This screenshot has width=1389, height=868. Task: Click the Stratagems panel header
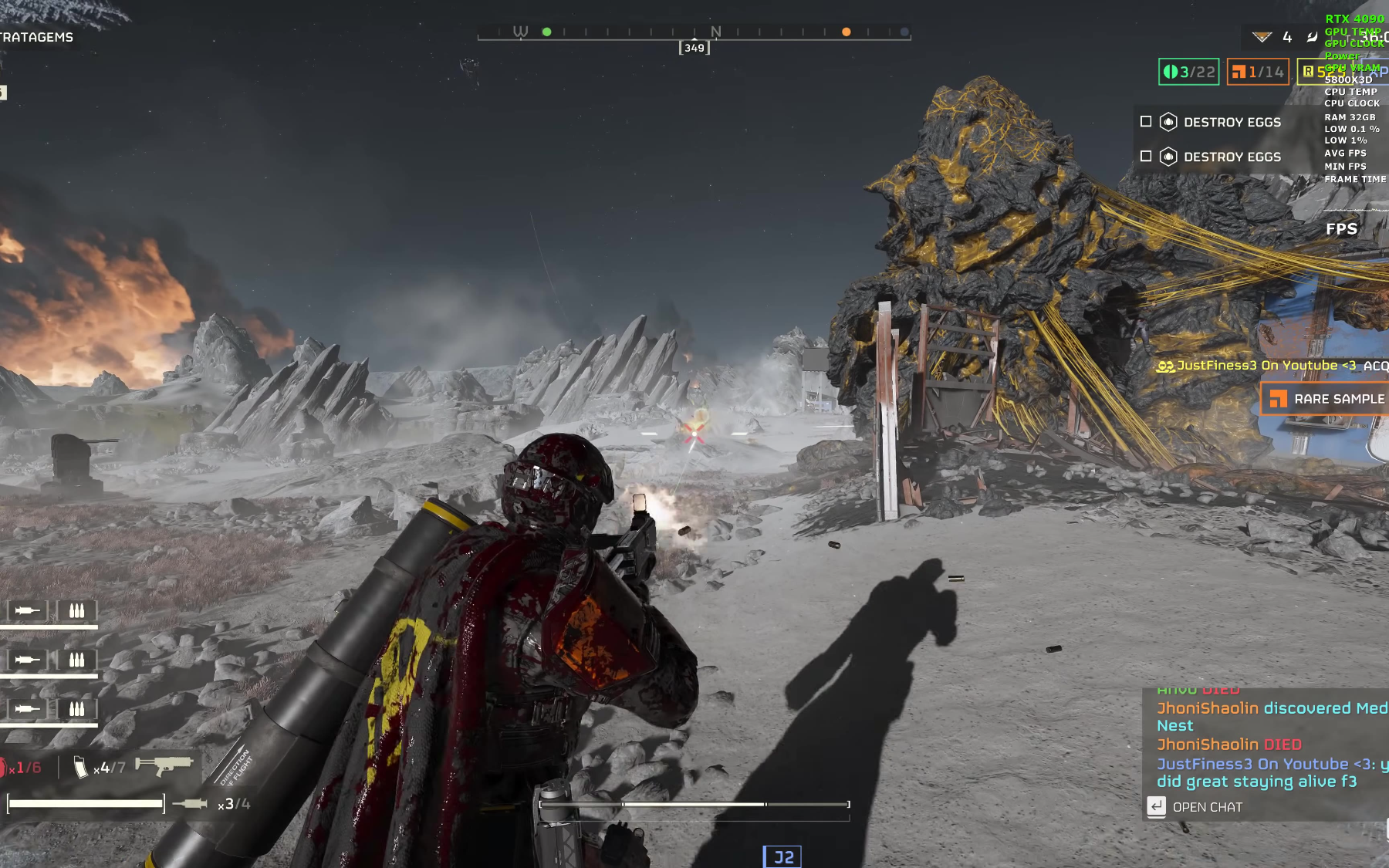(36, 37)
